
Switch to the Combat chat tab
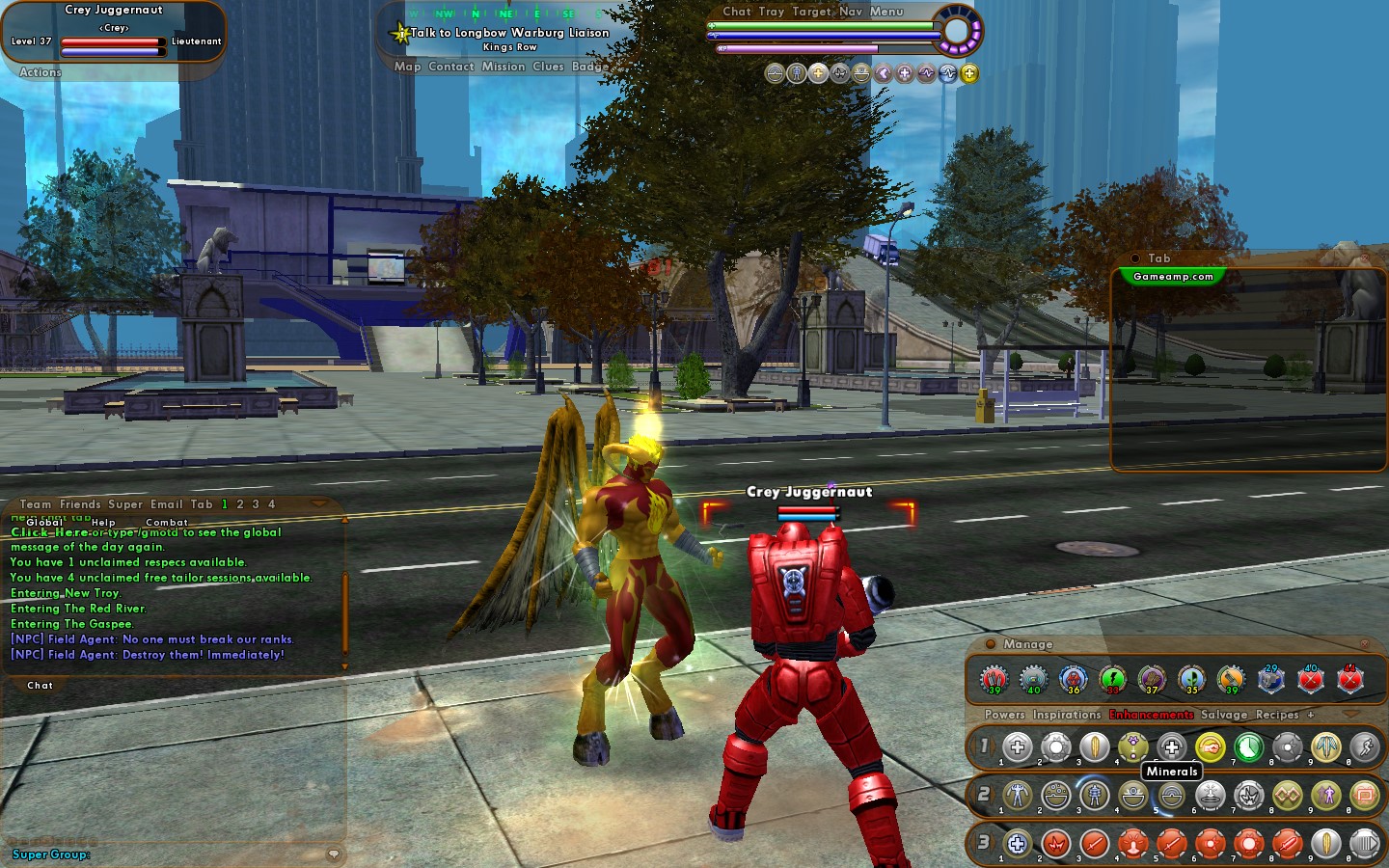click(167, 522)
